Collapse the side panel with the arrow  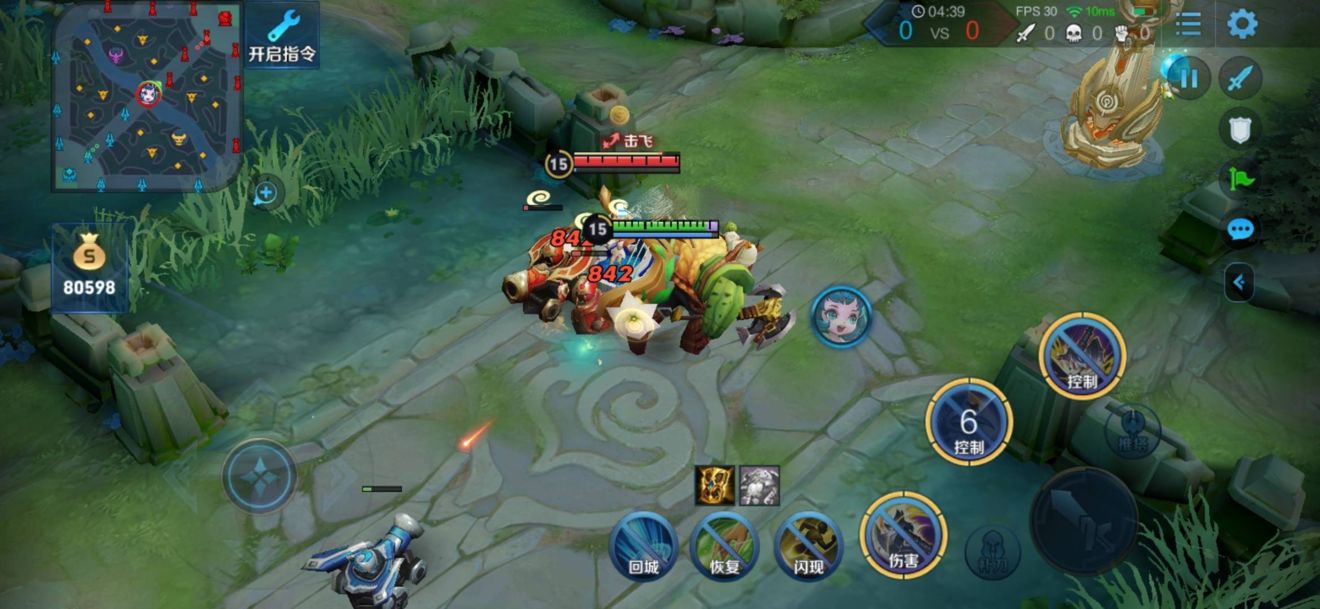tap(1239, 283)
